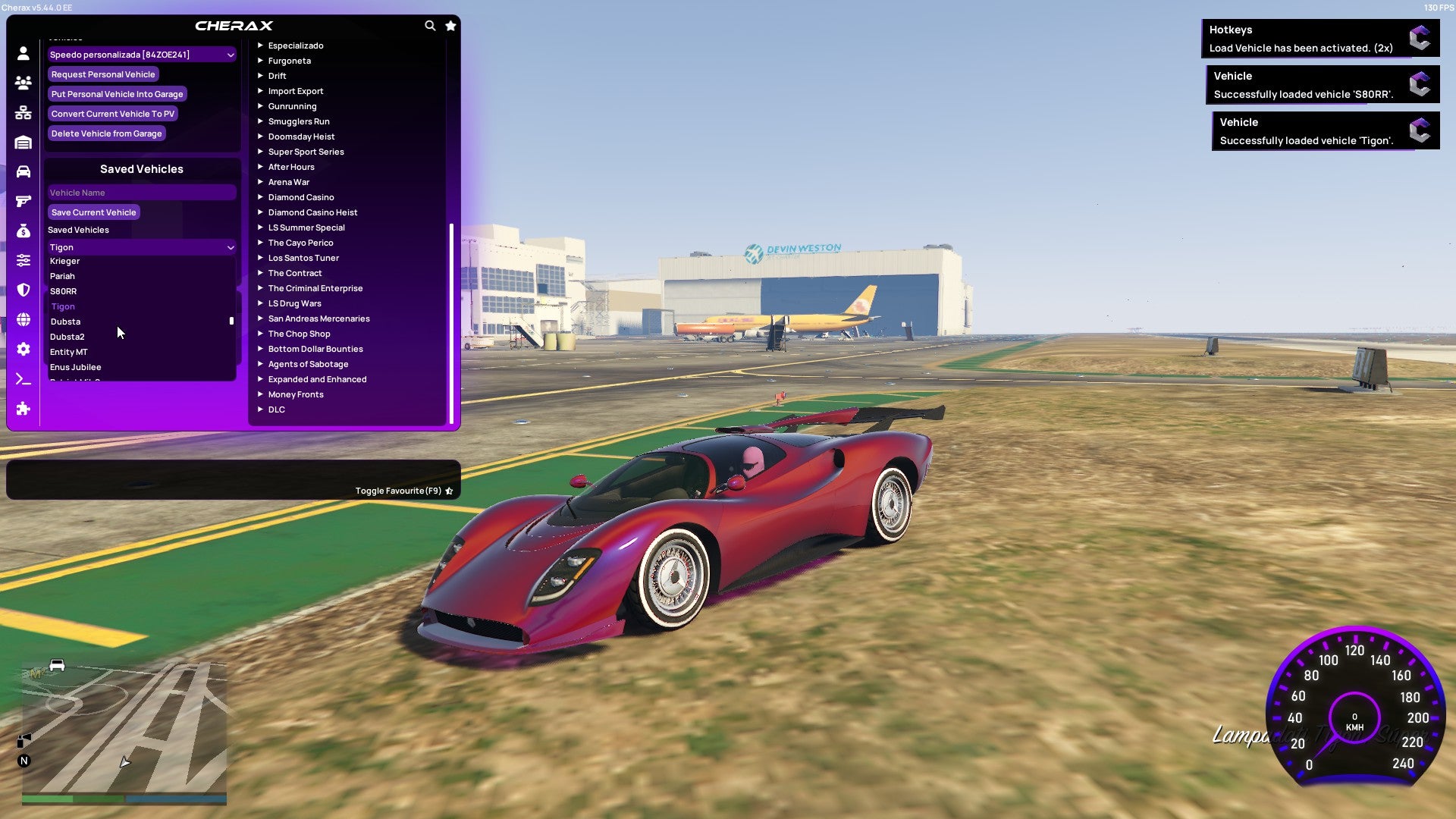Open the Player tab in the sidebar
This screenshot has width=1456, height=819.
[x=23, y=54]
